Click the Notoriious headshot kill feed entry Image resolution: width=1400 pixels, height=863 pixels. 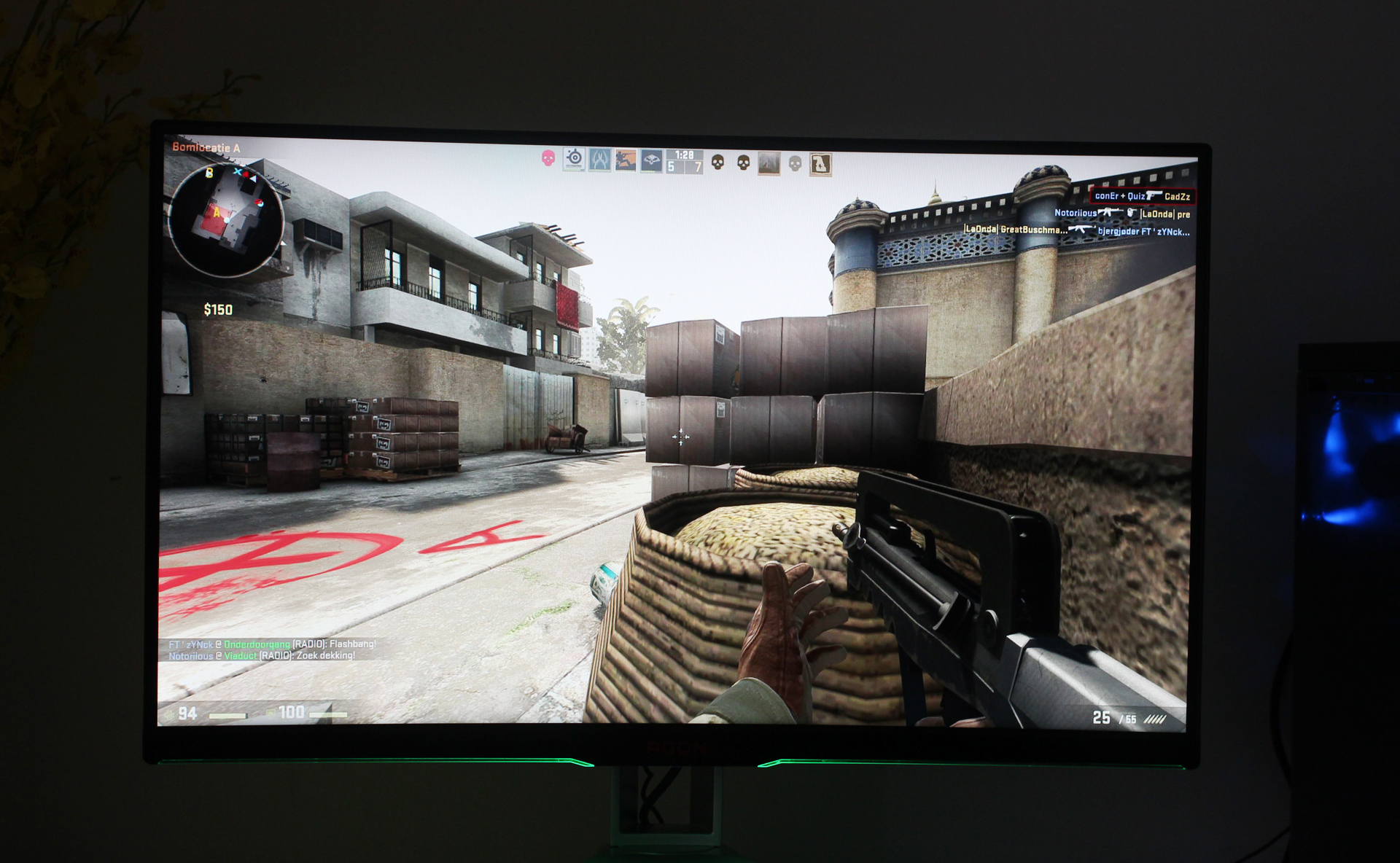point(1121,214)
